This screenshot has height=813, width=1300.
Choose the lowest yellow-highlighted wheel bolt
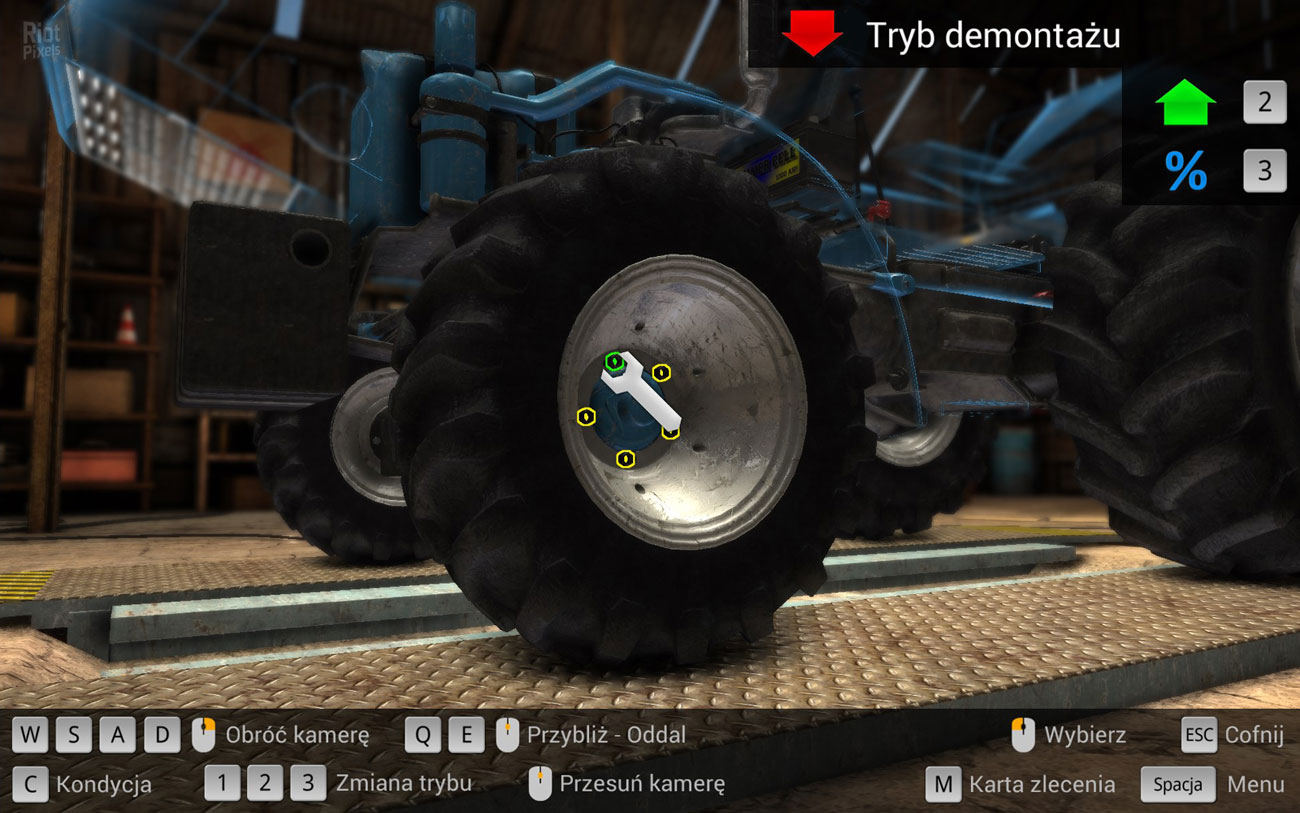click(626, 459)
